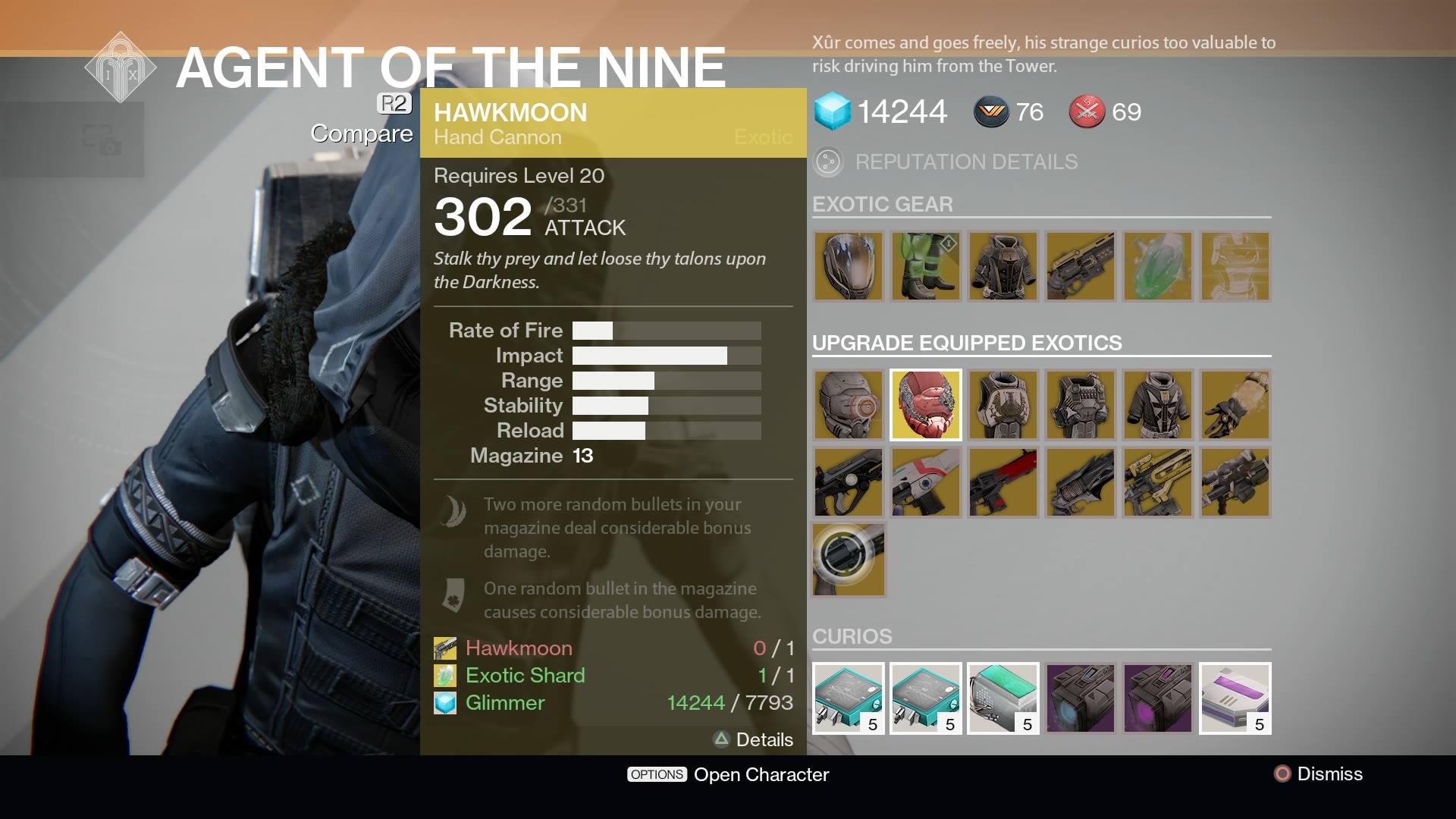
Task: Click Compare to compare Hawkmoon
Action: pos(361,133)
